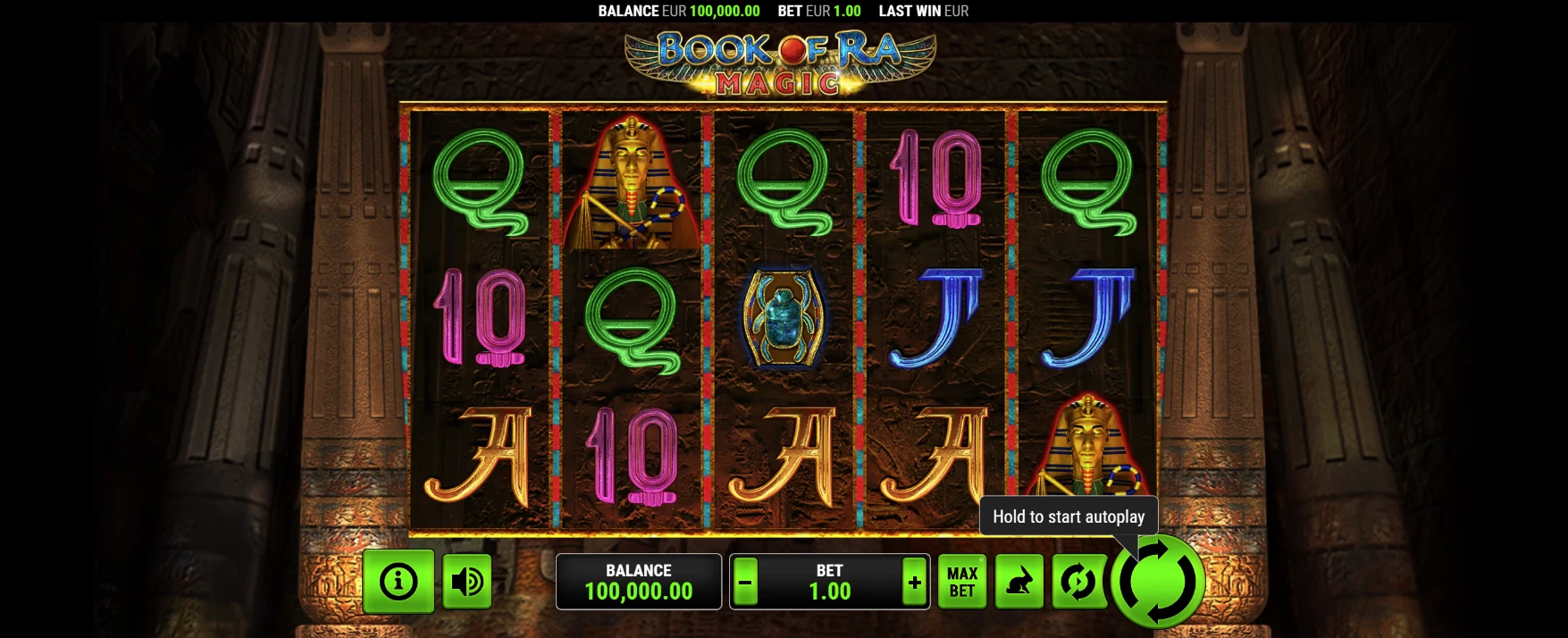Decrease the bet with the minus button
The image size is (1568, 638).
(745, 583)
